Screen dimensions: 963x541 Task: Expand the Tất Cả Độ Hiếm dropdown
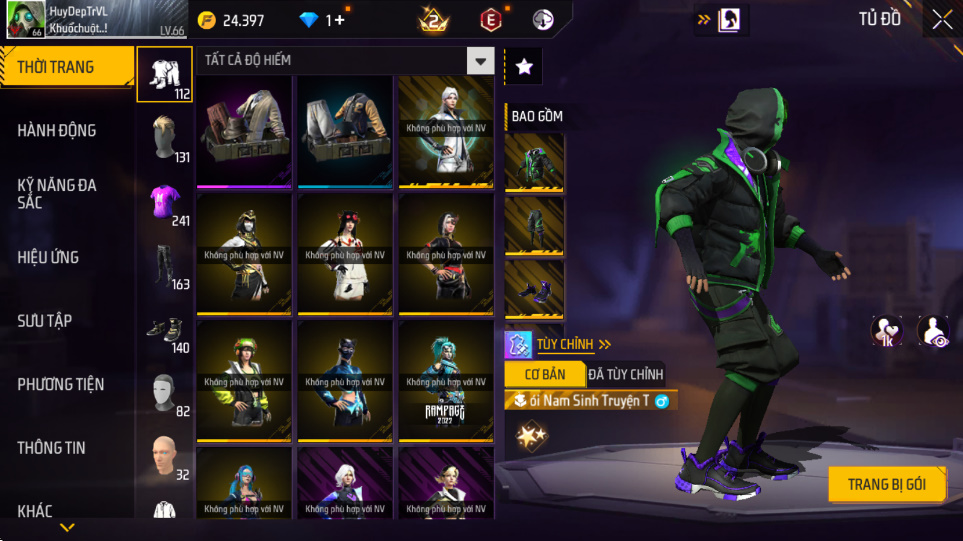(x=481, y=61)
